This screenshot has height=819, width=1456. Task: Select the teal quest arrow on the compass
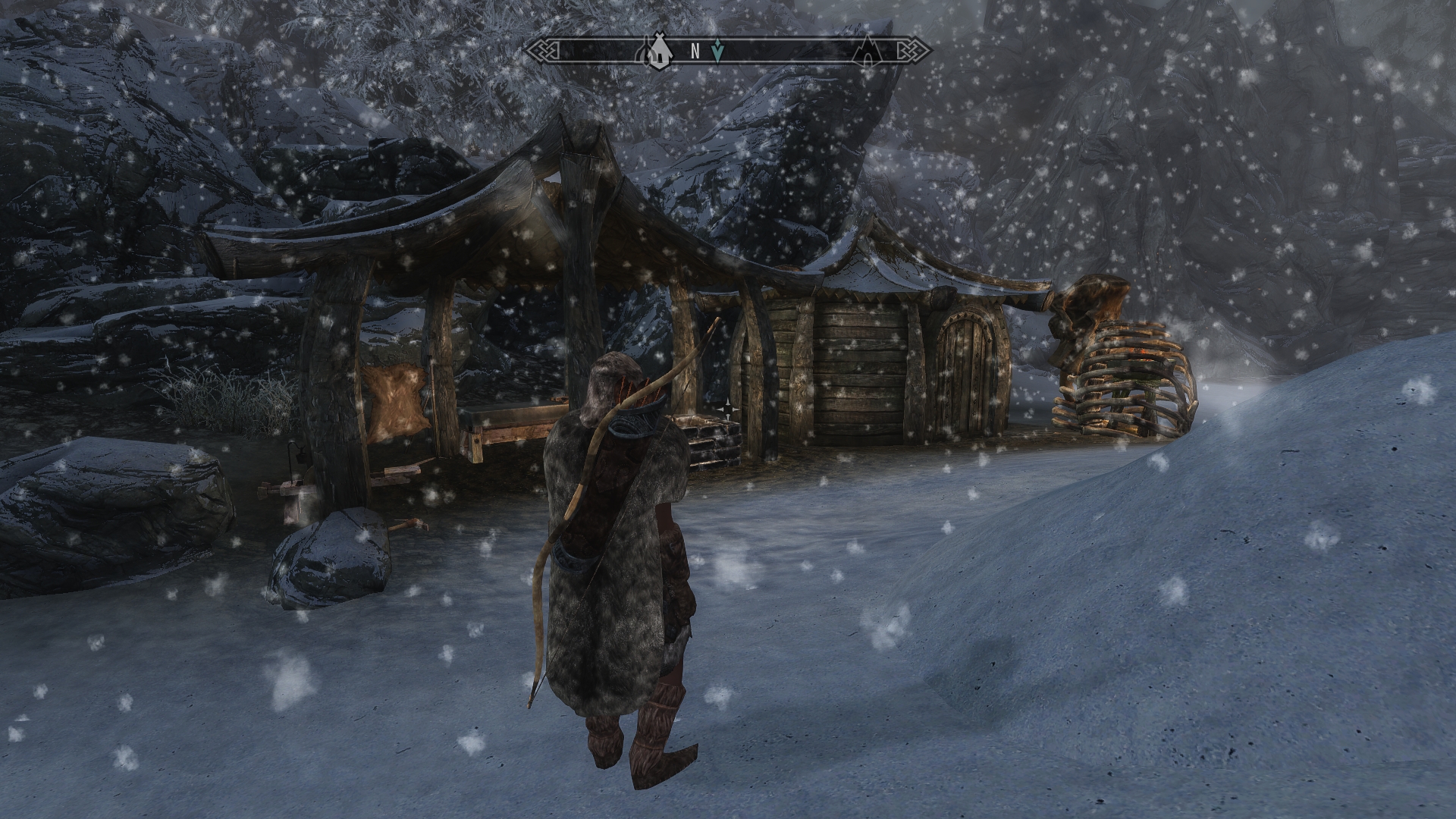tap(719, 51)
